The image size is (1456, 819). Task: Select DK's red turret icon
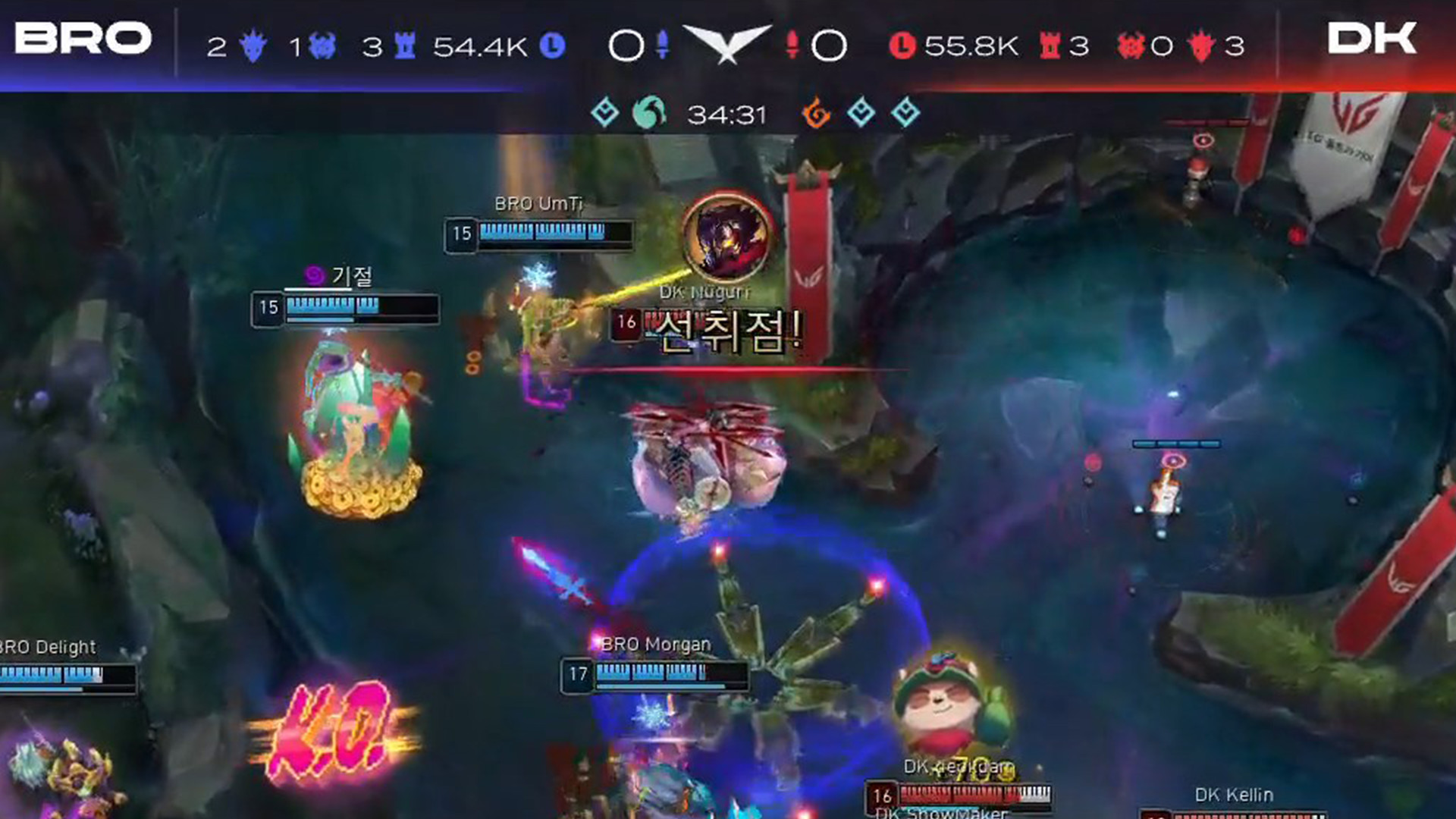[x=1050, y=44]
